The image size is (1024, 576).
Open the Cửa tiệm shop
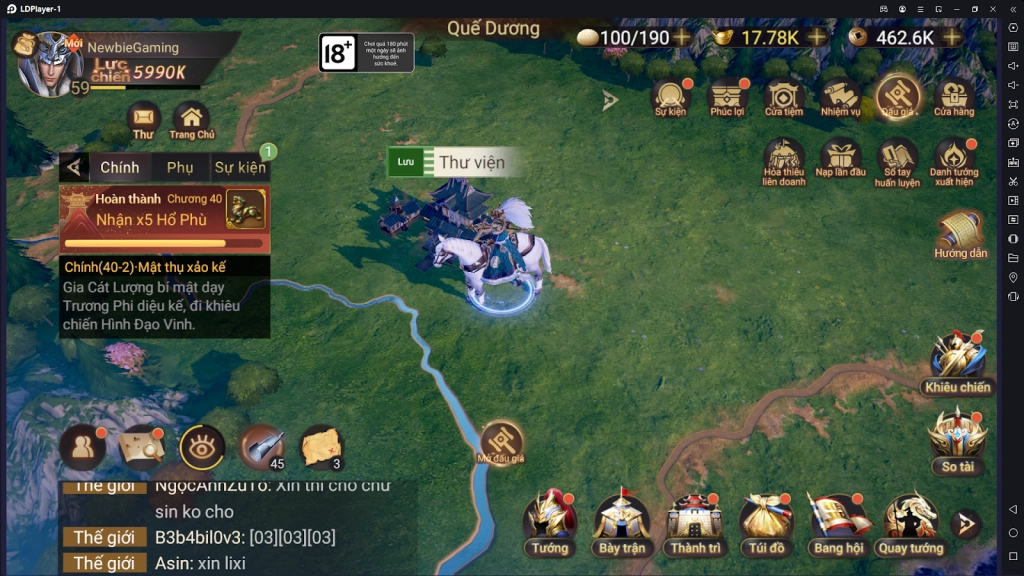(x=785, y=97)
